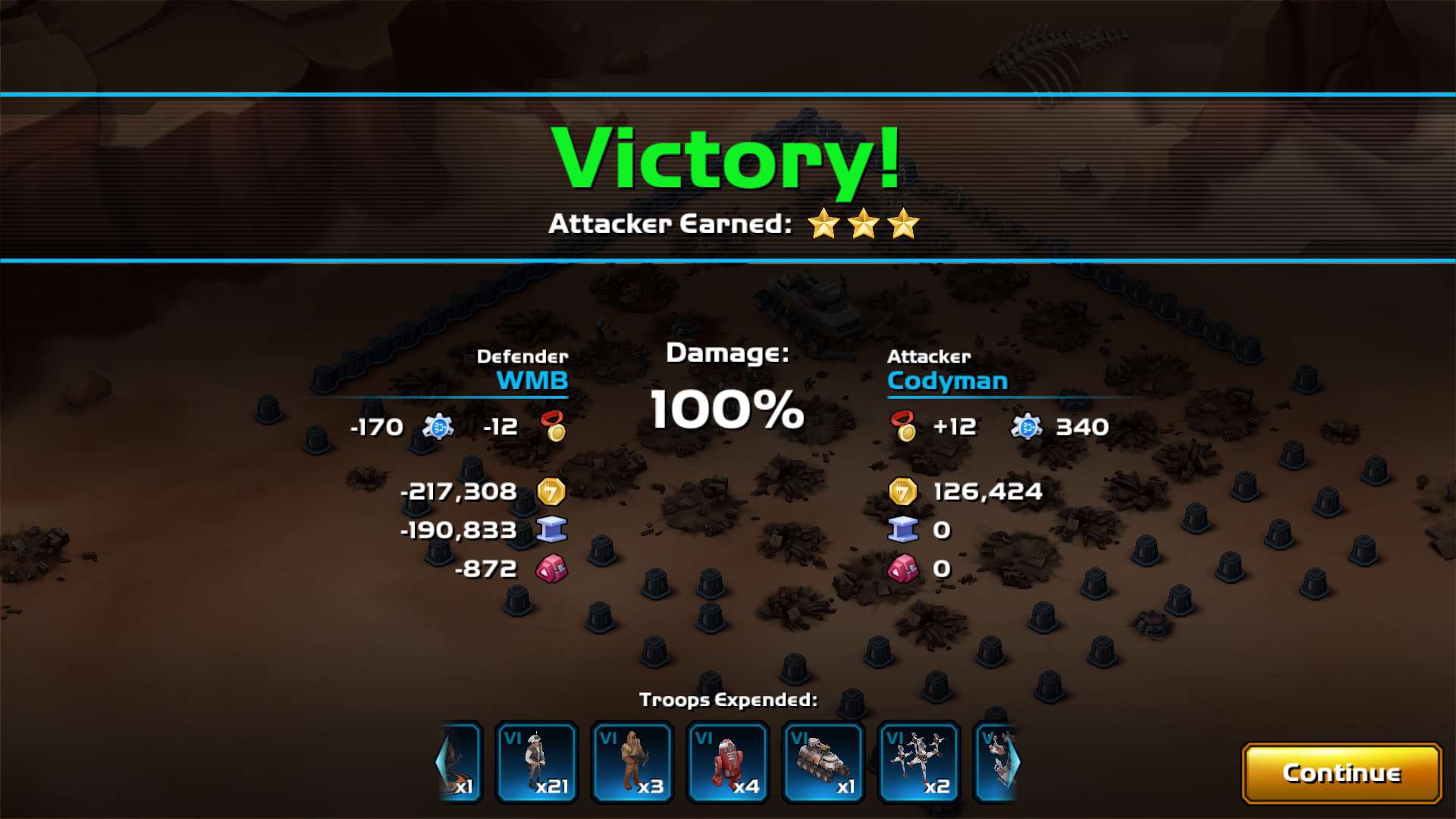Select the x3 Wookiee troop card
Viewport: 1456px width, 819px height.
coord(632,761)
